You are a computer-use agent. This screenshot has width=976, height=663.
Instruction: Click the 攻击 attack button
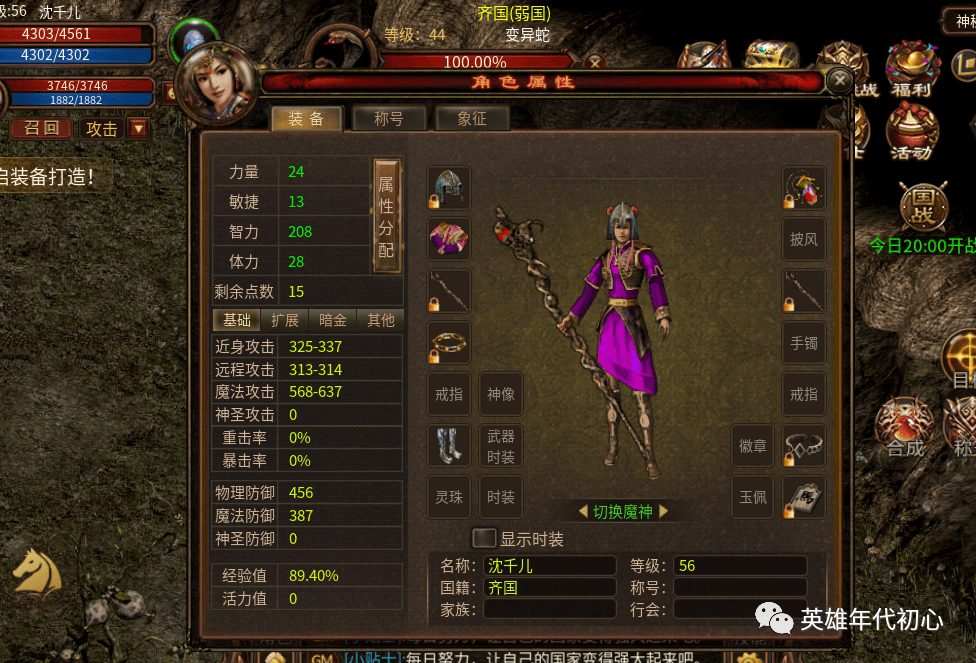pos(102,128)
